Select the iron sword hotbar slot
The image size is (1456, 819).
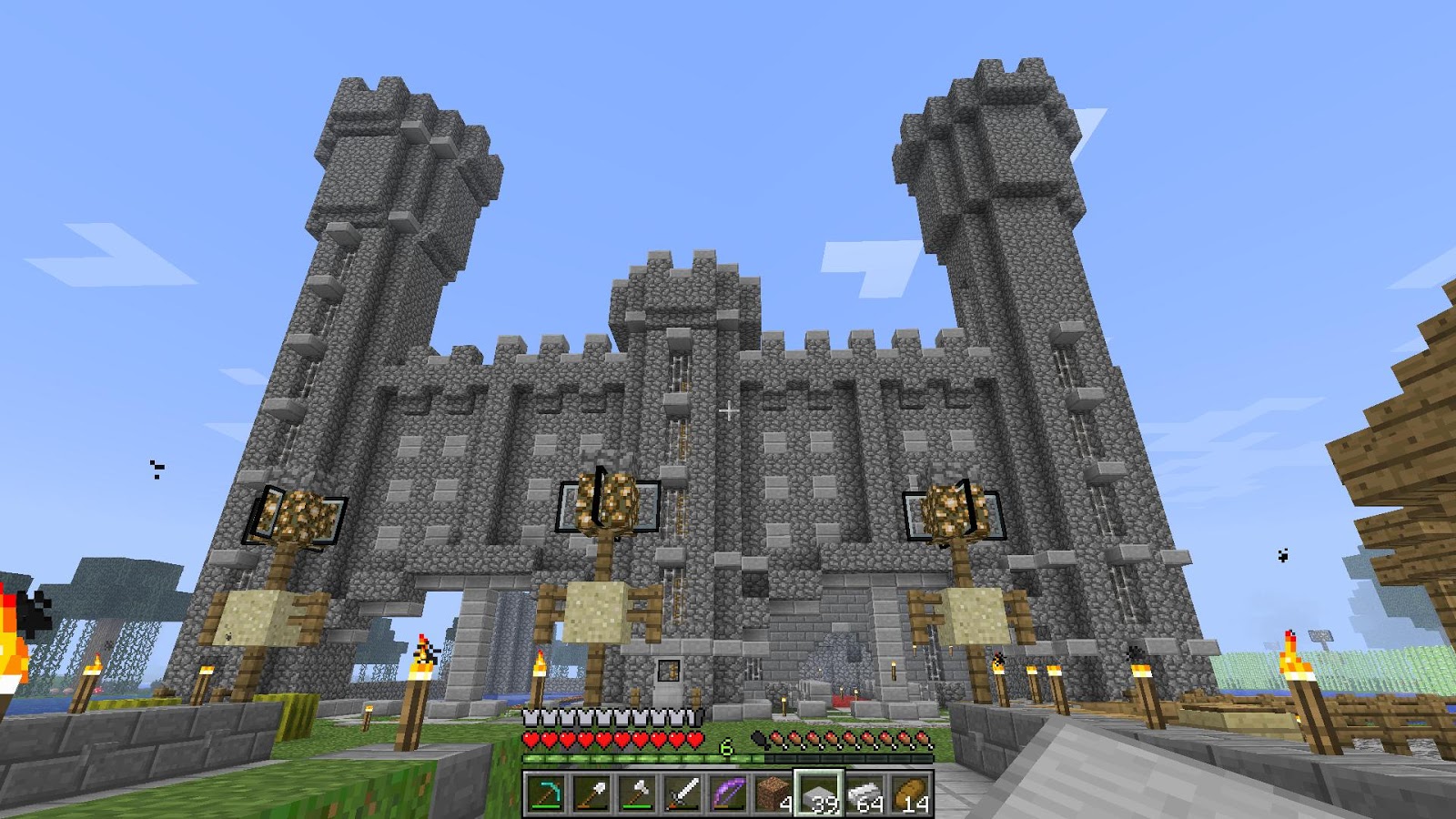pos(678,792)
